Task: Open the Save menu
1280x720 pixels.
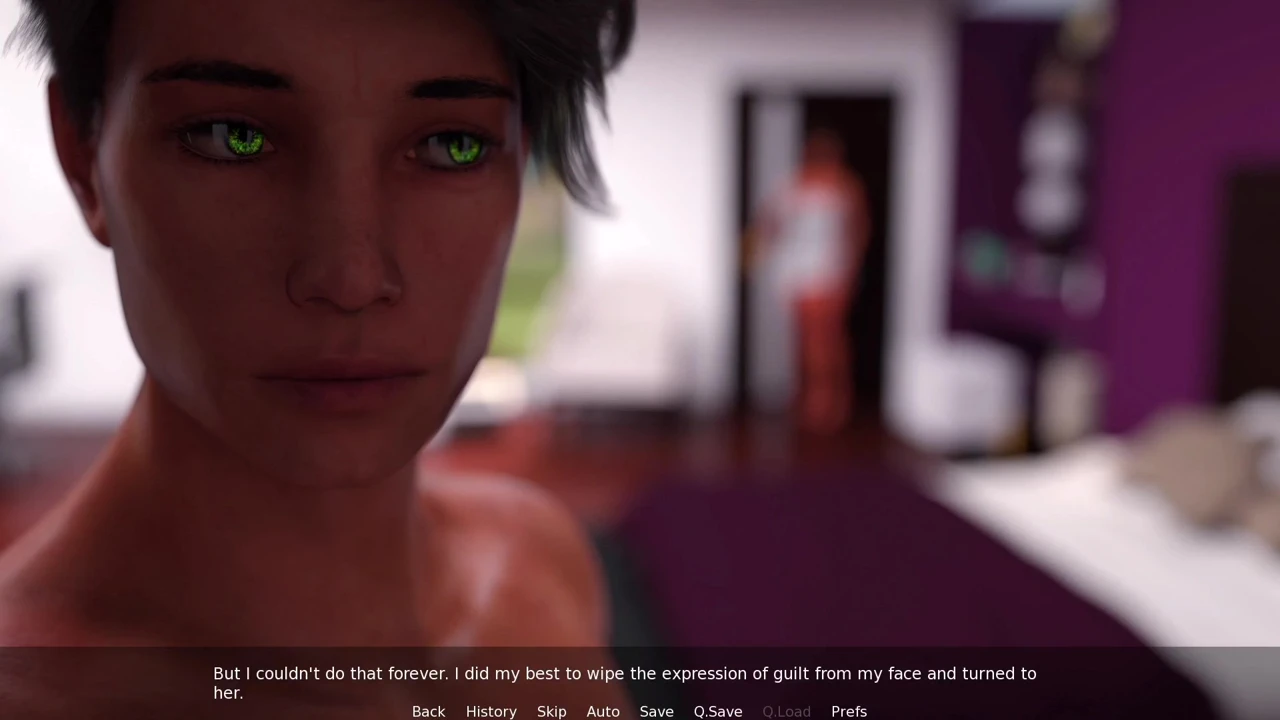Action: (x=656, y=711)
